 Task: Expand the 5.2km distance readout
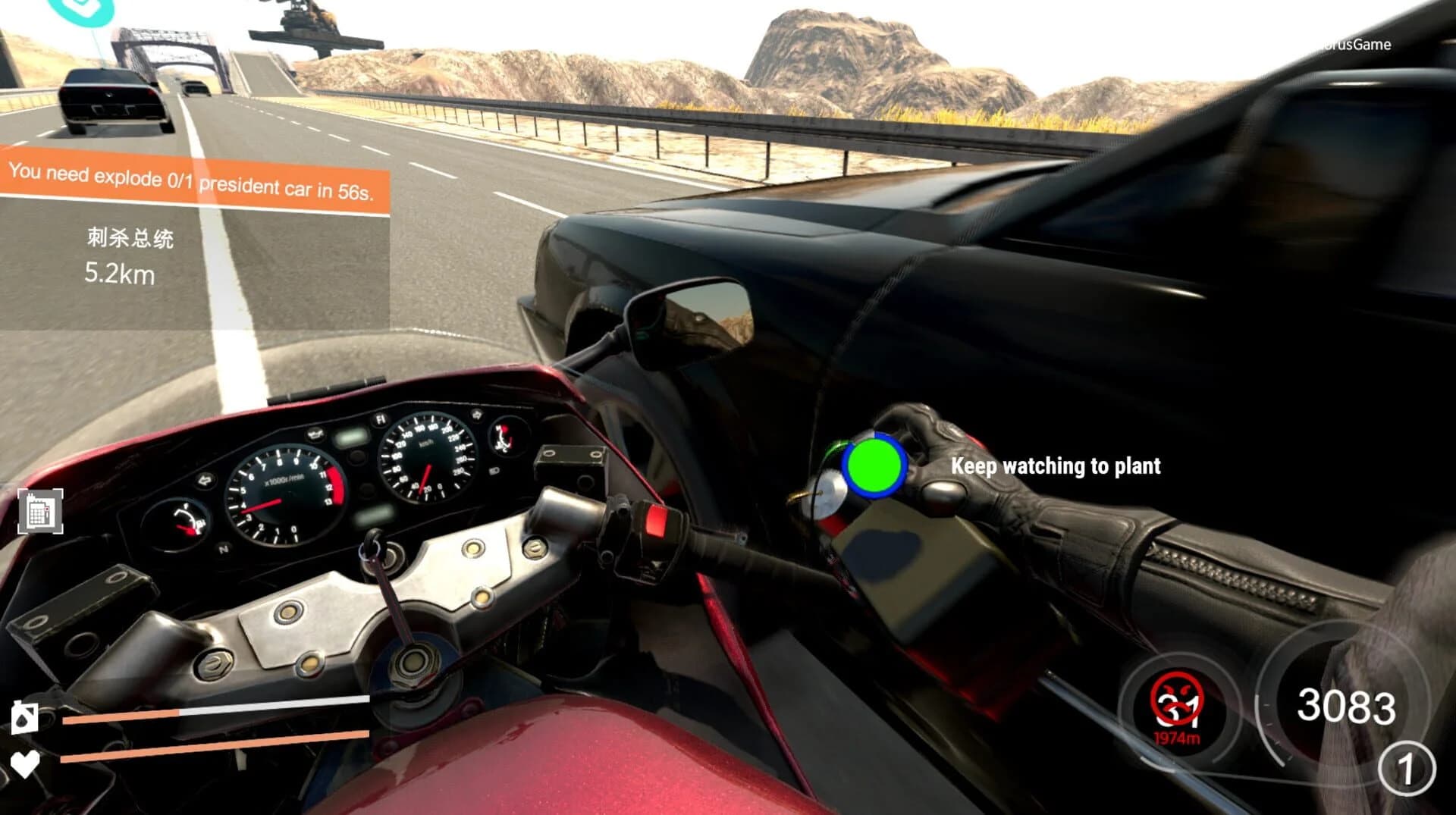tap(121, 275)
